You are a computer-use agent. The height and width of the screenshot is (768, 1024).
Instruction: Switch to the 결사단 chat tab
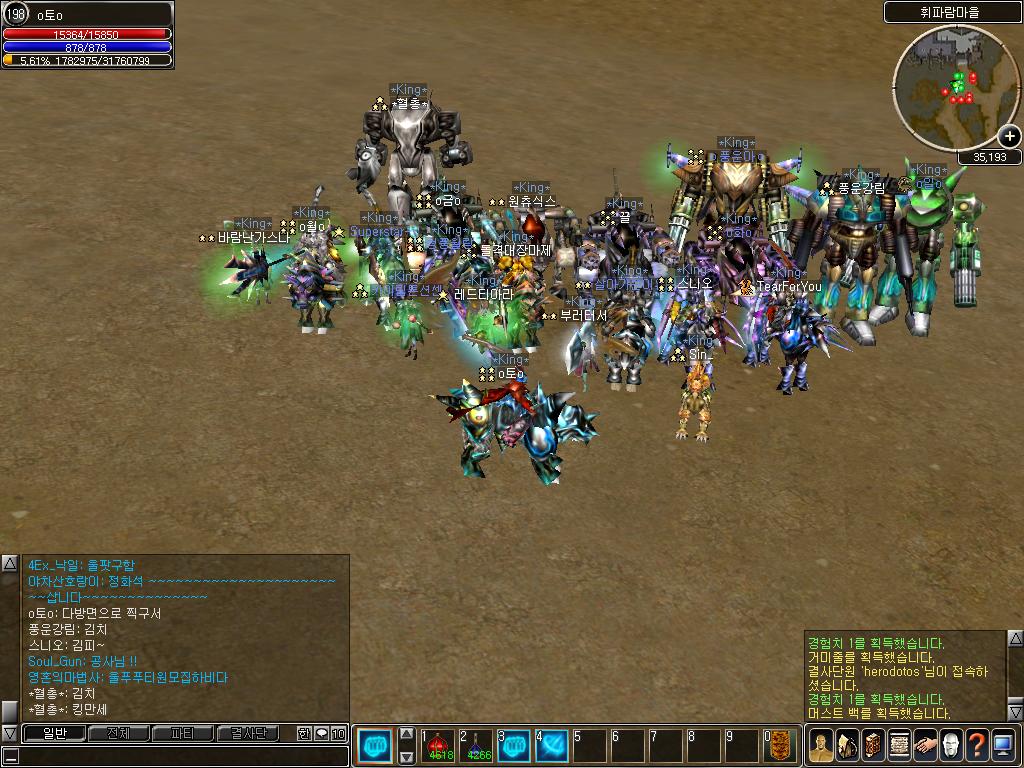[246, 734]
